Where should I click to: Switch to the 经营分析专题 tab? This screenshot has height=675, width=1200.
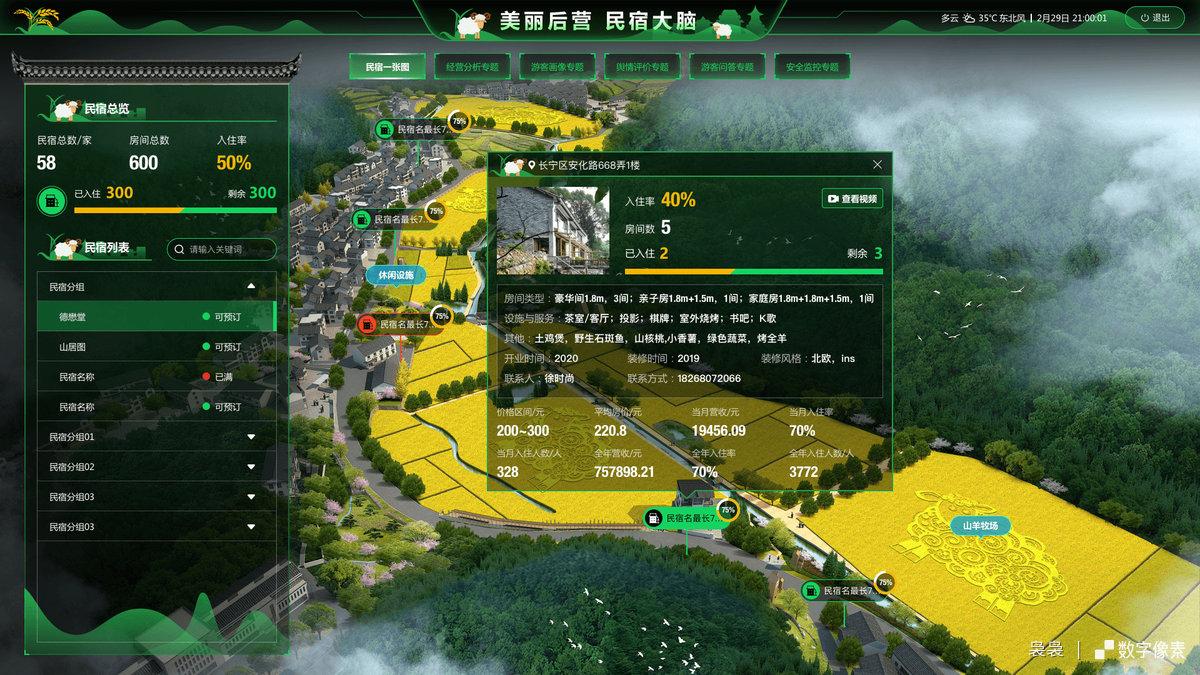click(473, 67)
